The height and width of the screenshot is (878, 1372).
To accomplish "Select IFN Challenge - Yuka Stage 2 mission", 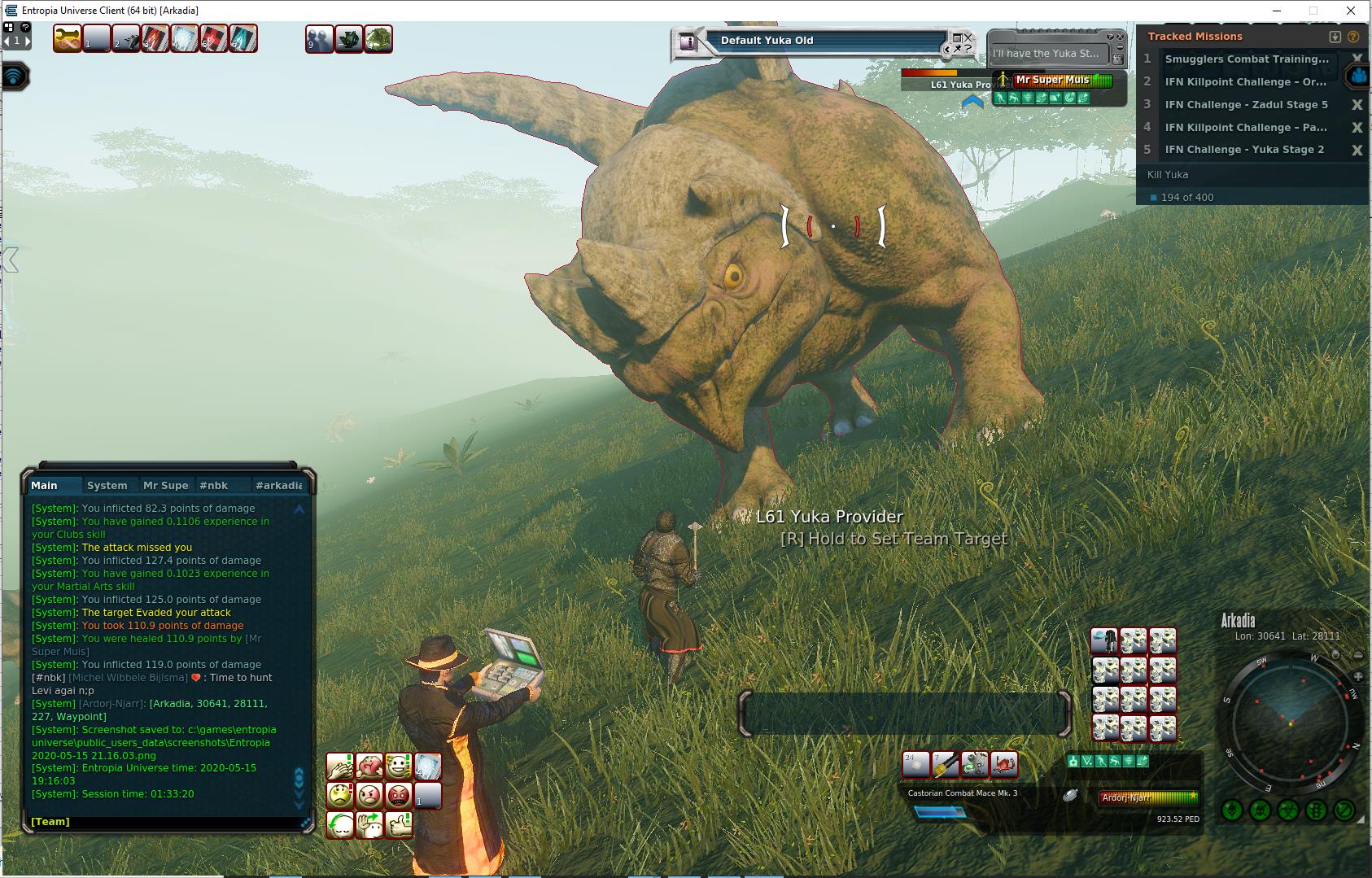I will point(1244,150).
